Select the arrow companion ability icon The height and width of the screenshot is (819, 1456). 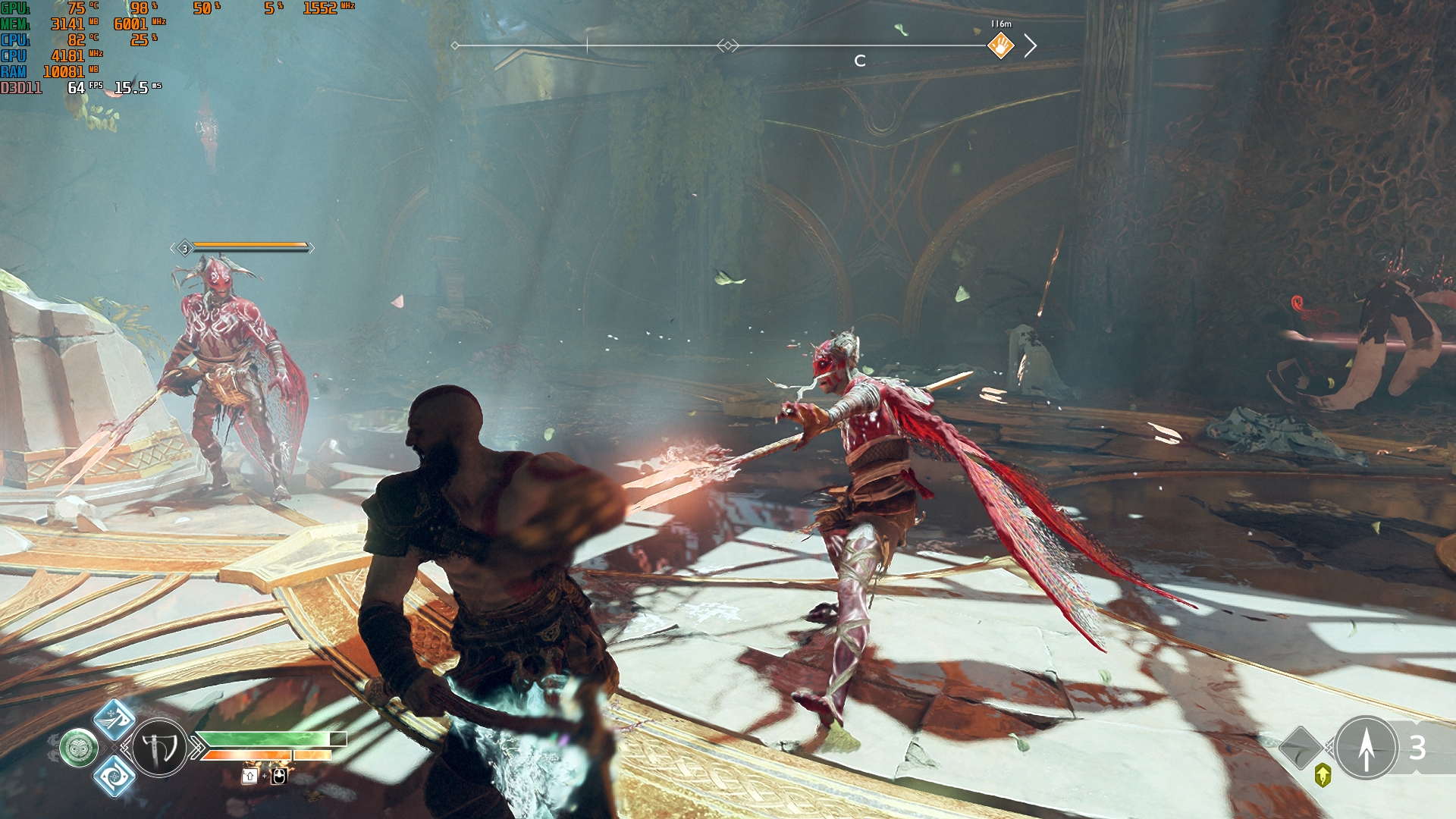point(1366,748)
